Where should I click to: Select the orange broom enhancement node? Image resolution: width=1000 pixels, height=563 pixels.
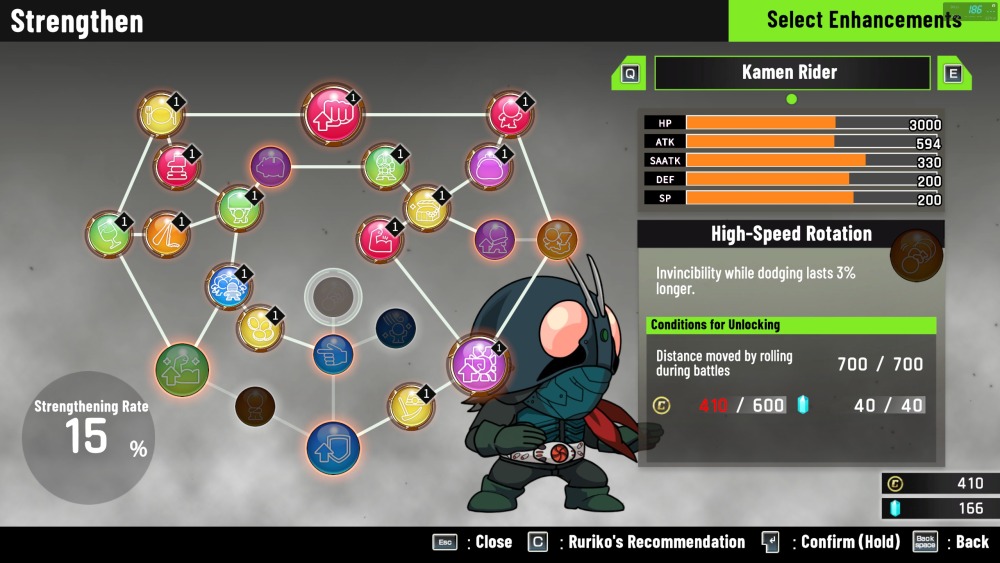[x=167, y=234]
